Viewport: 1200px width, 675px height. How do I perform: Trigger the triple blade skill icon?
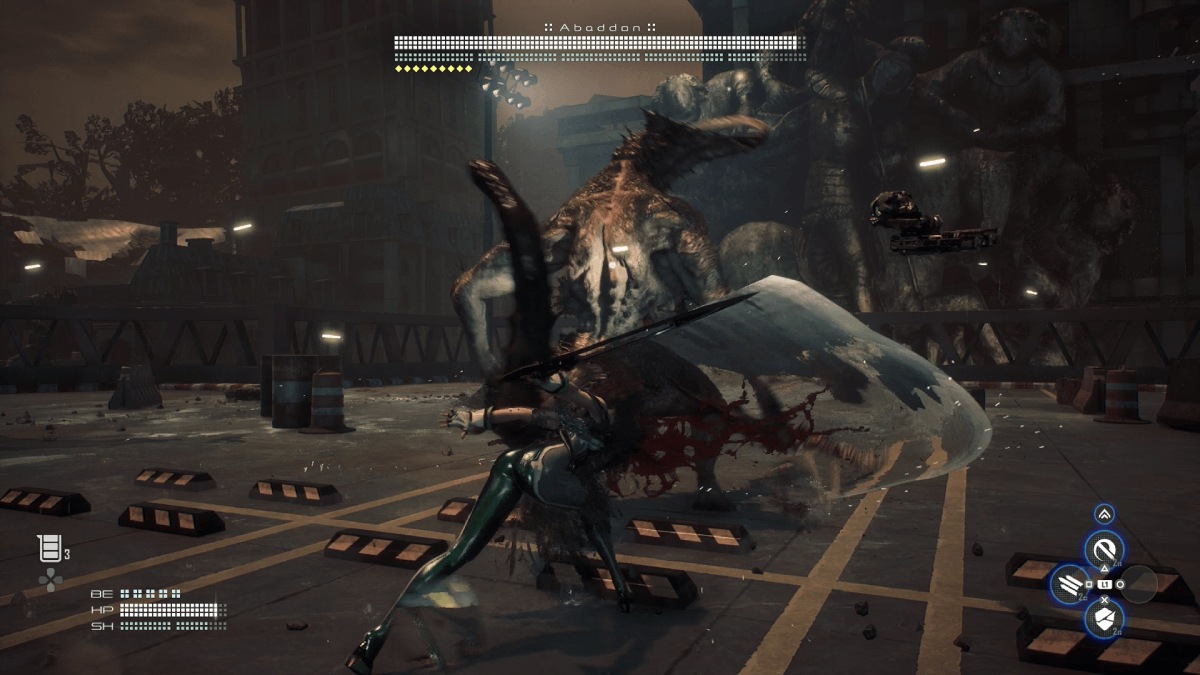(1070, 584)
